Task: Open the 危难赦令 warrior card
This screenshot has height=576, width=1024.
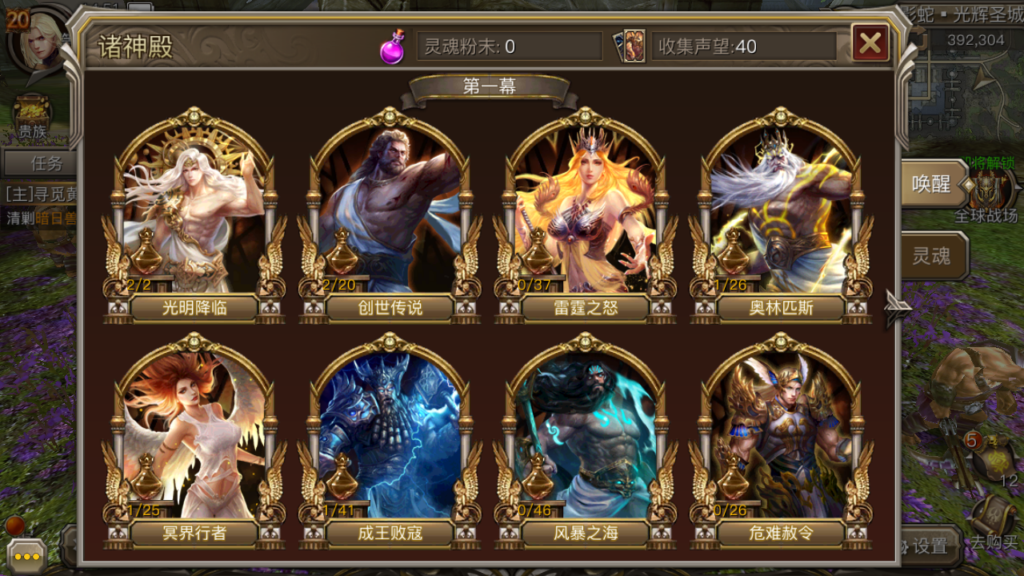Action: 781,440
